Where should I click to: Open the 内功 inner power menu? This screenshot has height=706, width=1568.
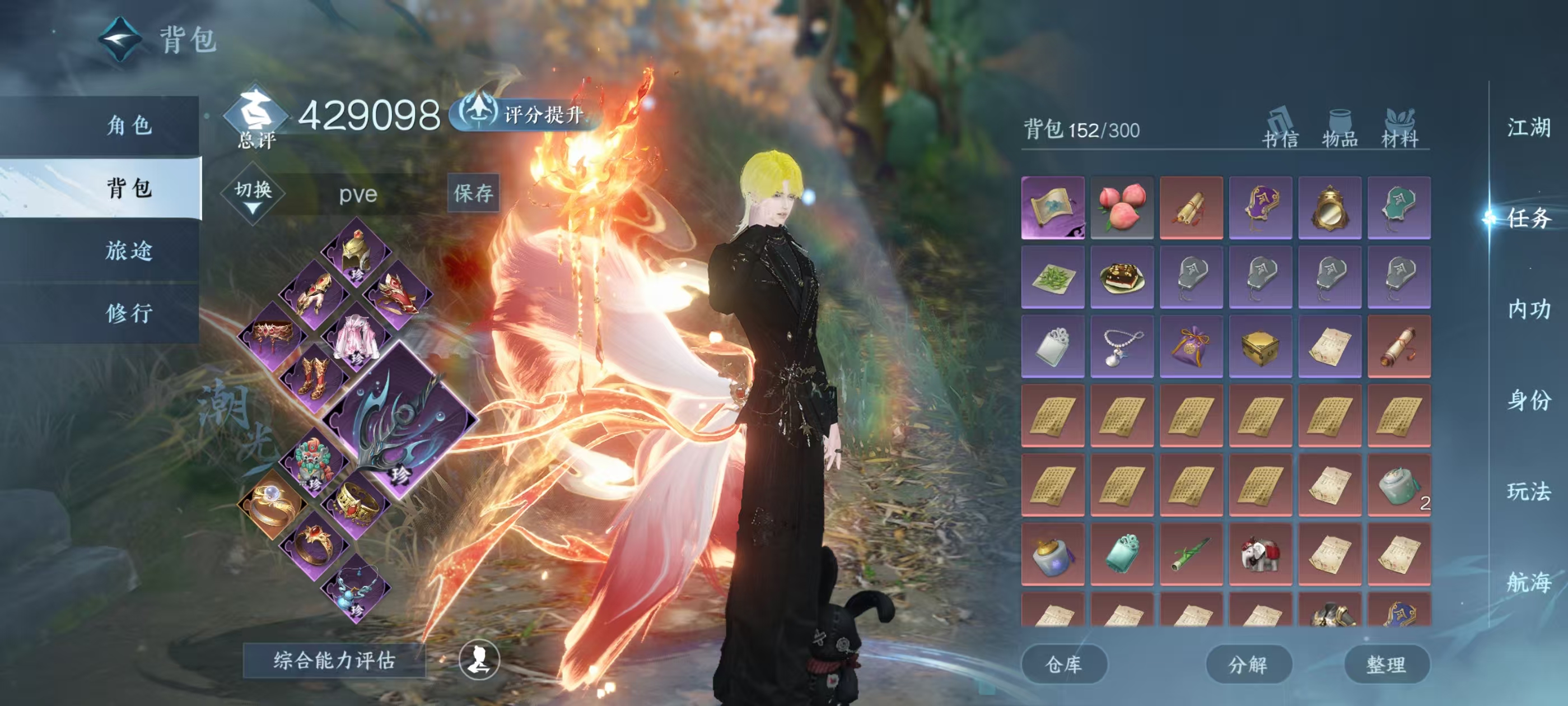coord(1528,309)
